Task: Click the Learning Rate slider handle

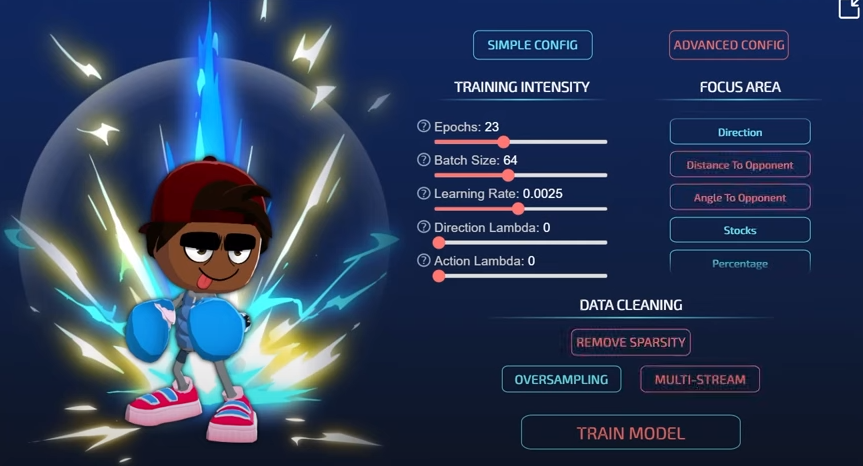Action: [518, 209]
